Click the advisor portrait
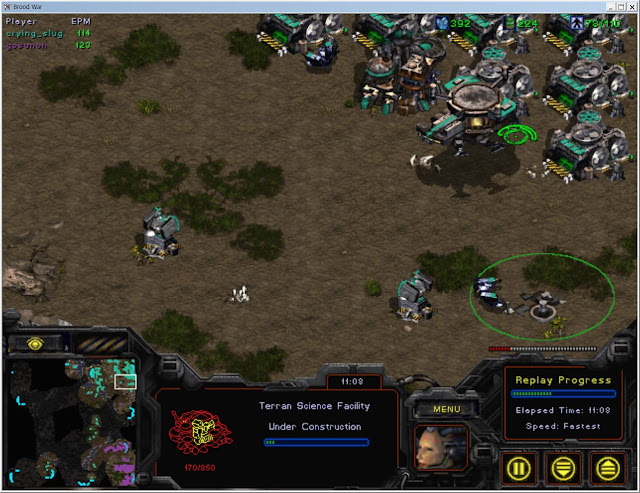This screenshot has height=493, width=640. [440, 446]
